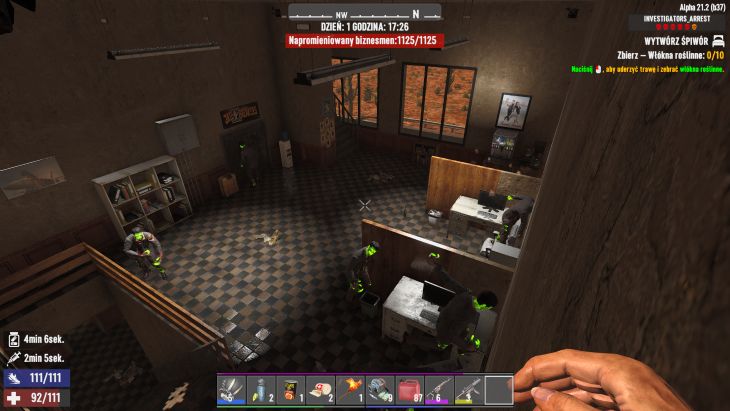The height and width of the screenshot is (411, 730).
Task: Click the bed icon beside the quest title
Action: pyautogui.click(x=717, y=40)
